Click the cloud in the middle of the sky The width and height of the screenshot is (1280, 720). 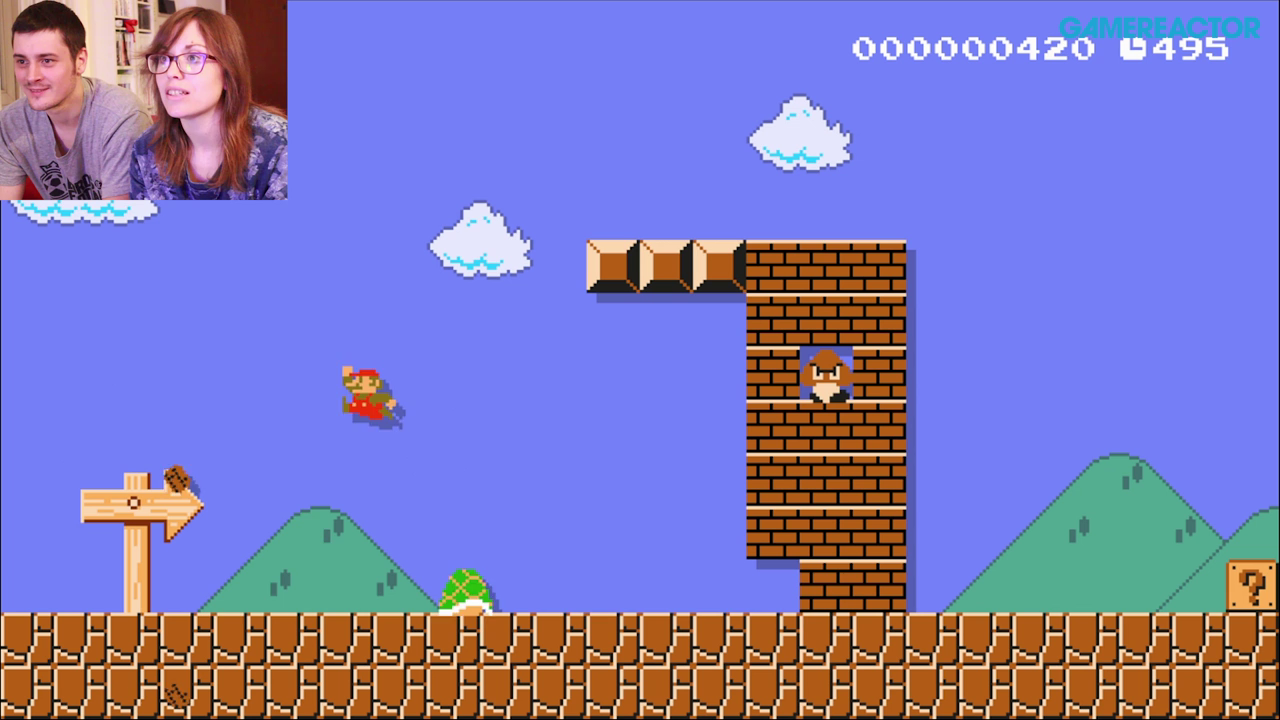coord(478,240)
